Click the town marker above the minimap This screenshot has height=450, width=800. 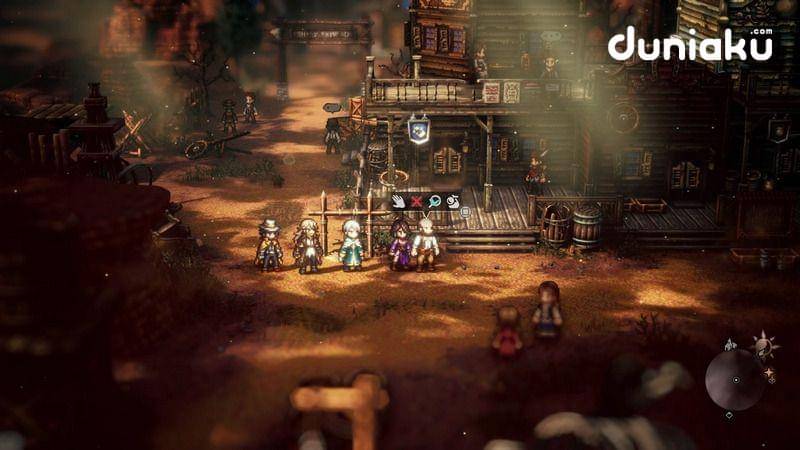[x=732, y=344]
